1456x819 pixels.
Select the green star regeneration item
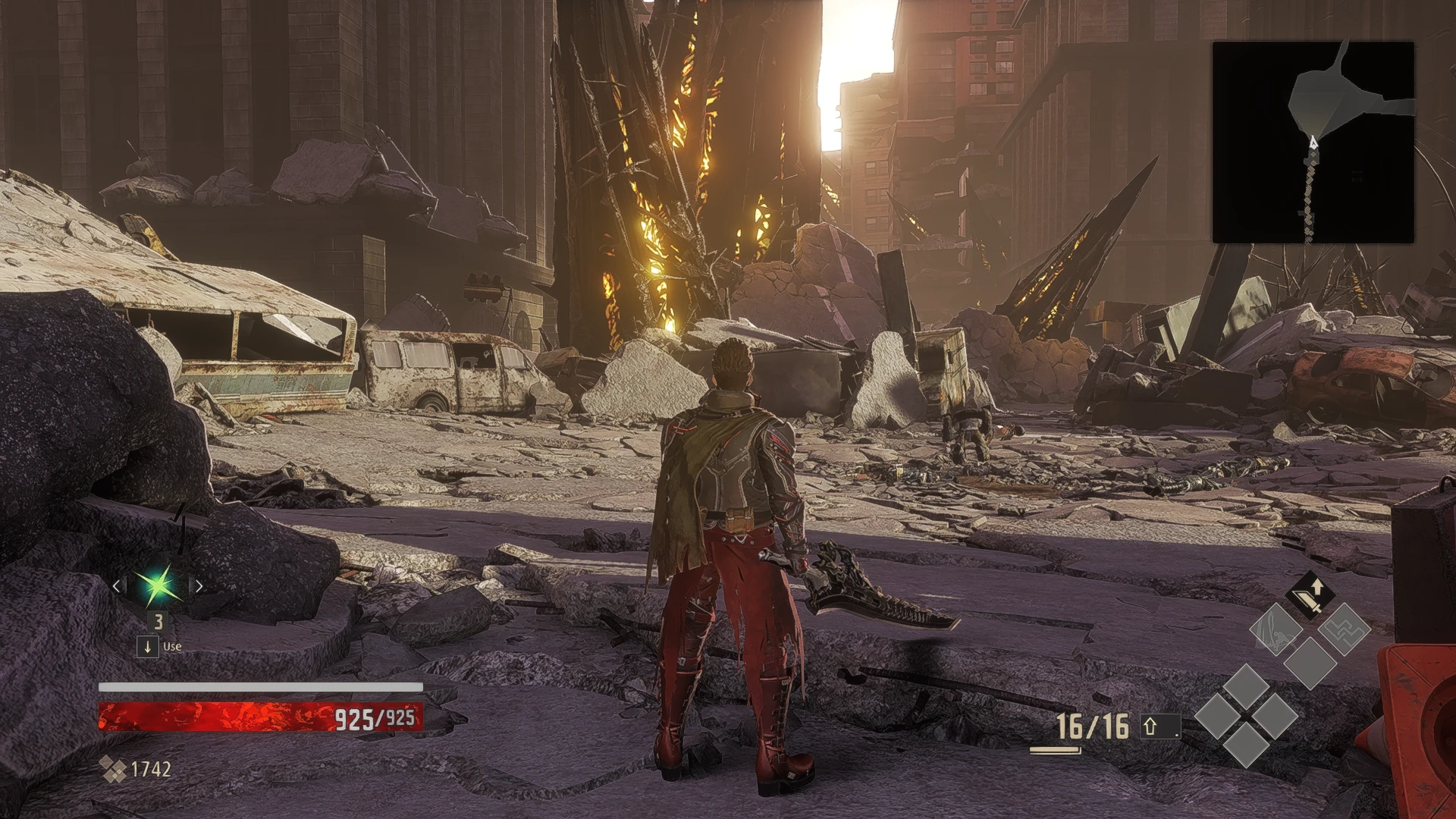coord(158,585)
